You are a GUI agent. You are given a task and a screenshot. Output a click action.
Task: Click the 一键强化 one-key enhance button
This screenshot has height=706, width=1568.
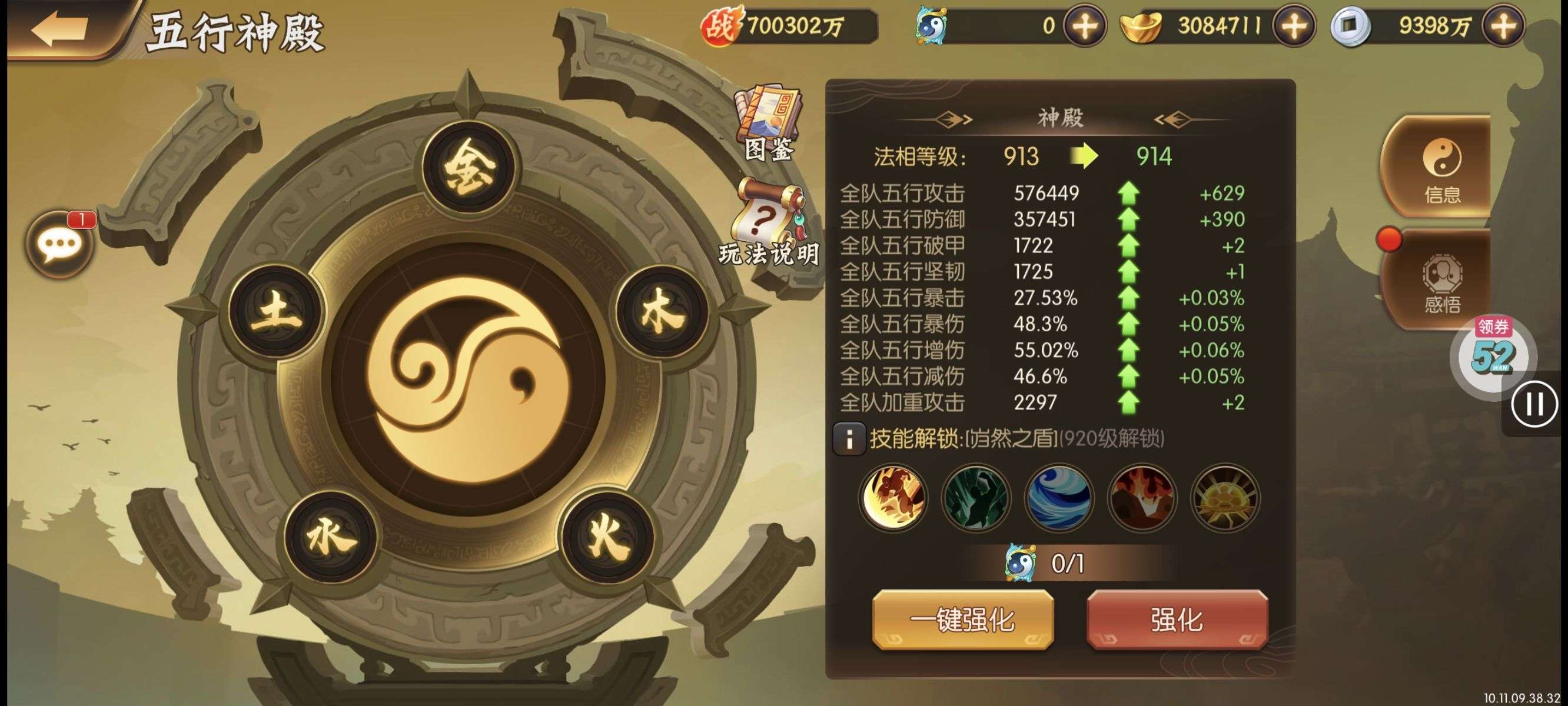tap(962, 620)
